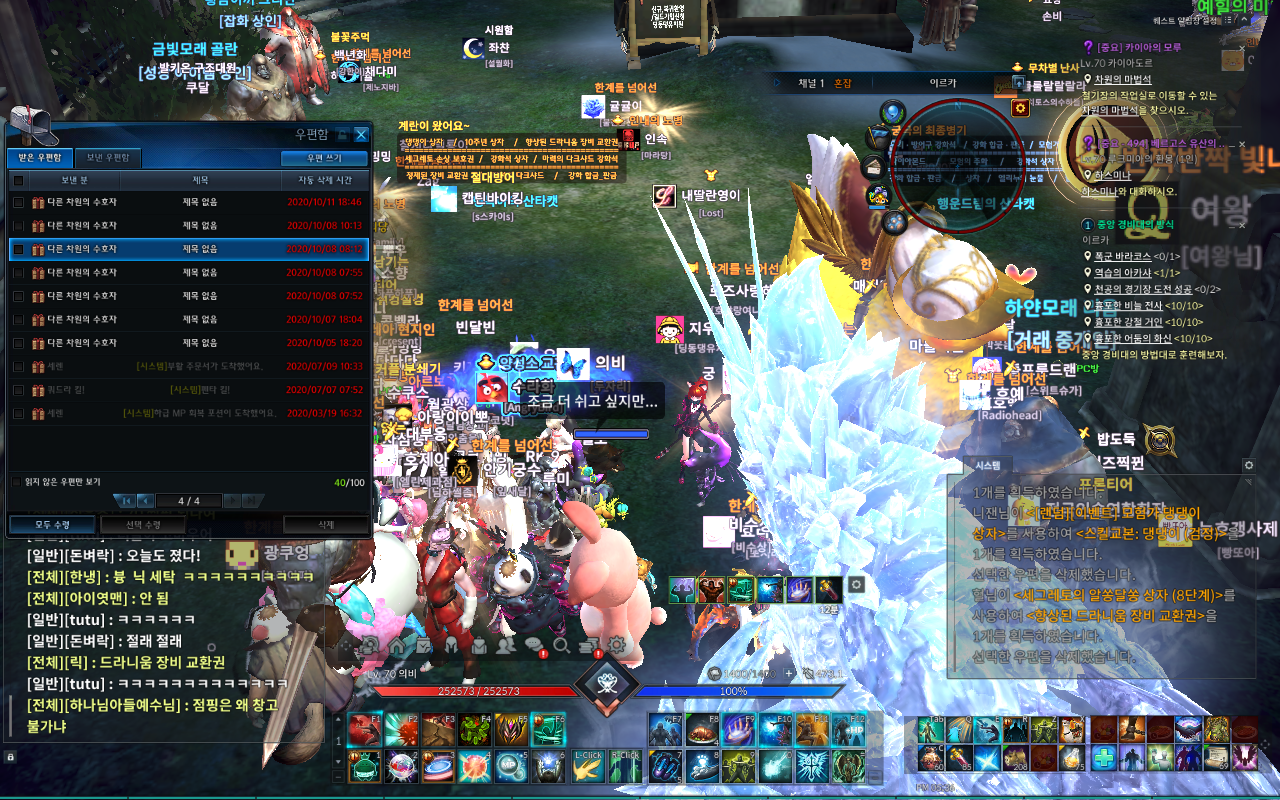Enable 읽지 않은 우편만 보기 filter

(17, 482)
